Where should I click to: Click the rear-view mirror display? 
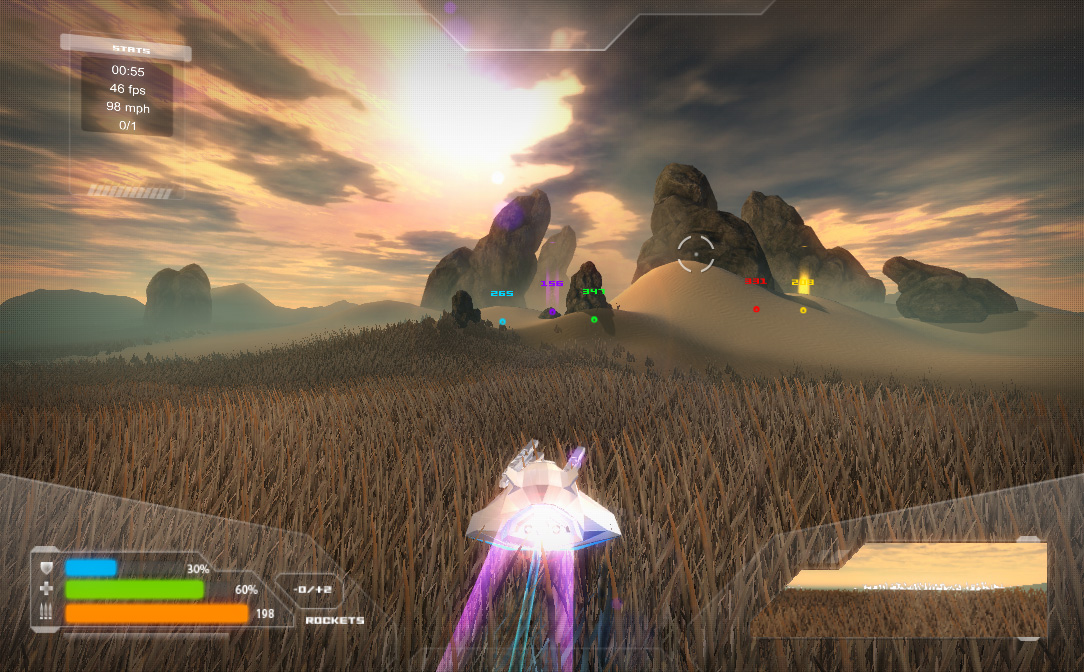(915, 588)
